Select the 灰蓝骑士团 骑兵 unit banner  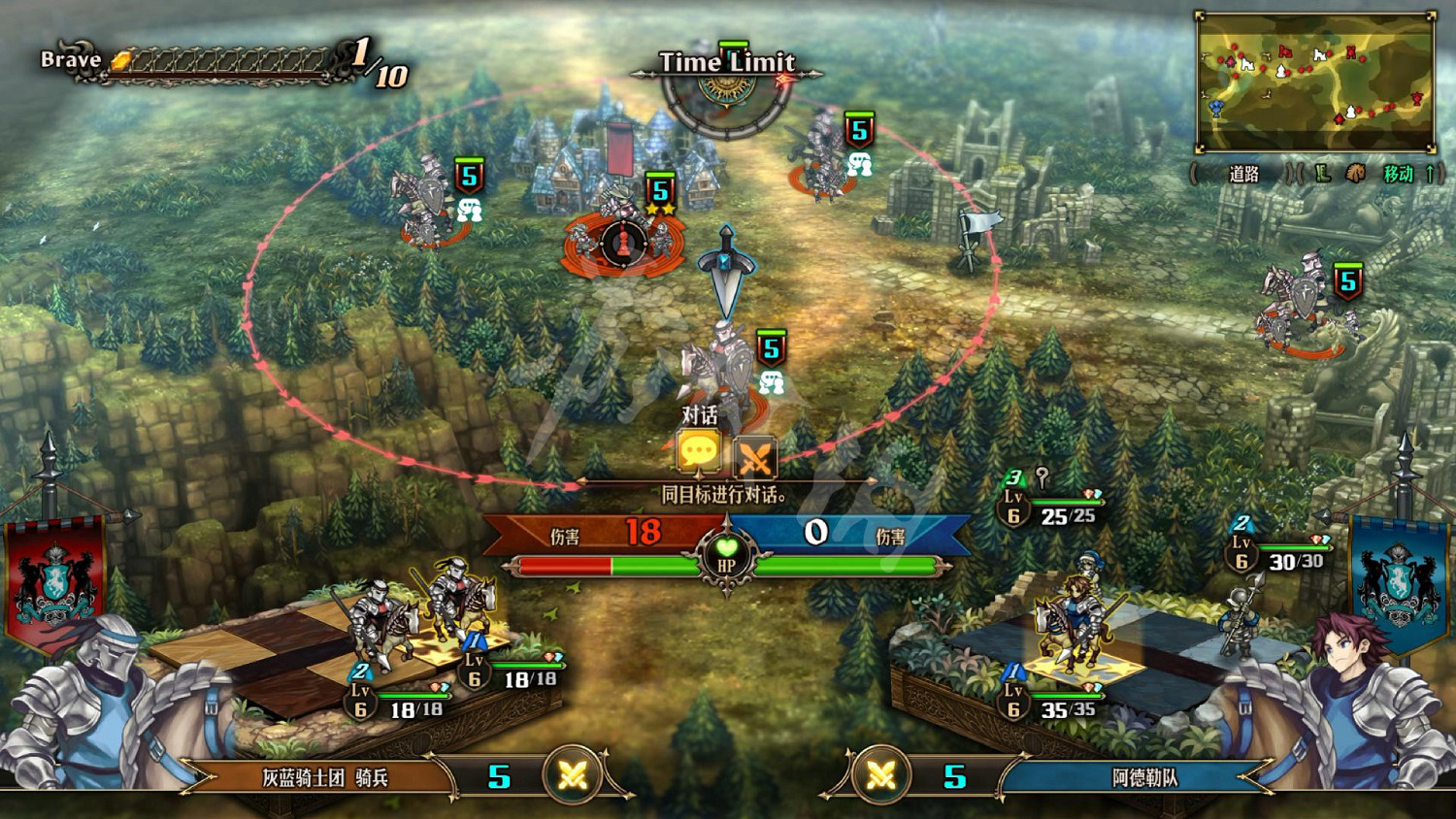coord(325,777)
